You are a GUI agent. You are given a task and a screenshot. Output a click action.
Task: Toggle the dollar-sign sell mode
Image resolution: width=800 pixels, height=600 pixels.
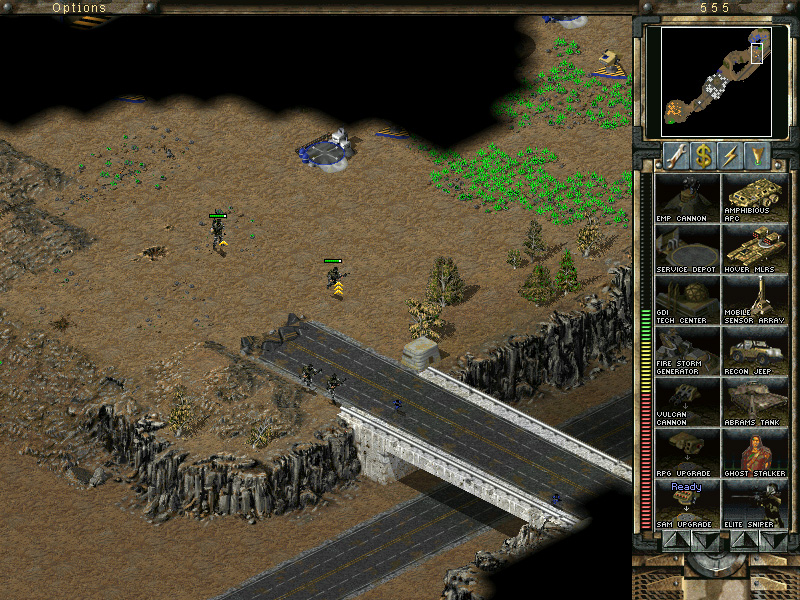(704, 155)
